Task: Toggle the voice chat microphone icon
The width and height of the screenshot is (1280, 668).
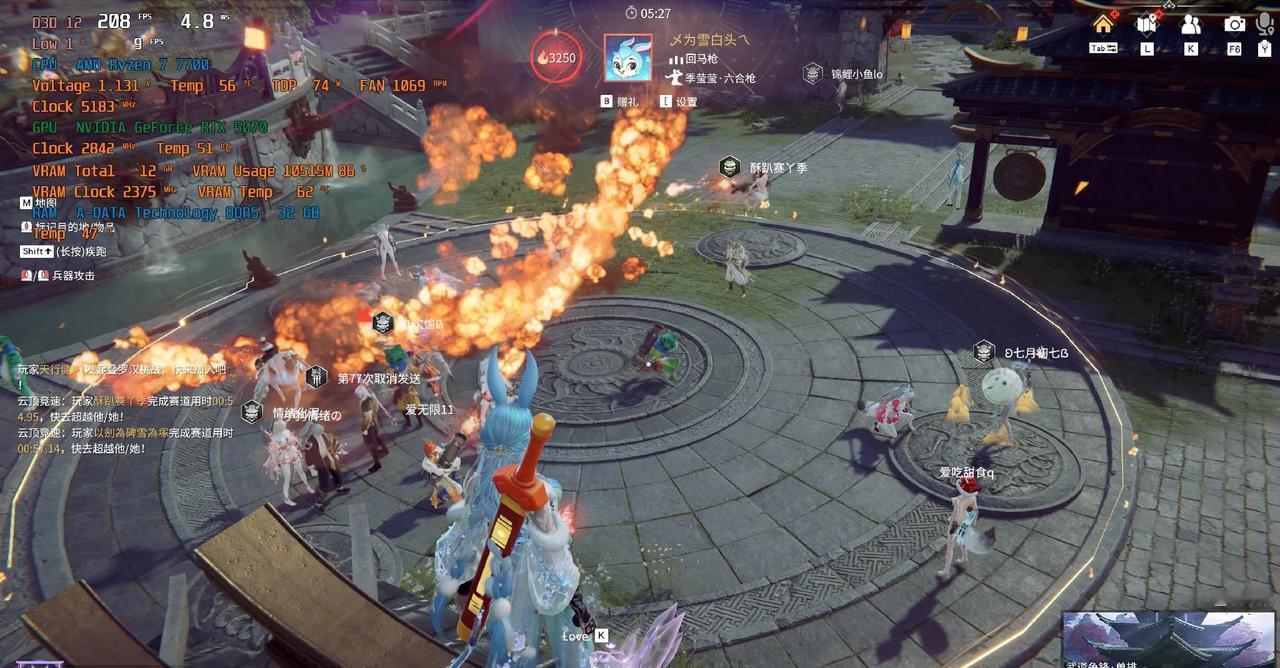Action: click(x=1264, y=24)
